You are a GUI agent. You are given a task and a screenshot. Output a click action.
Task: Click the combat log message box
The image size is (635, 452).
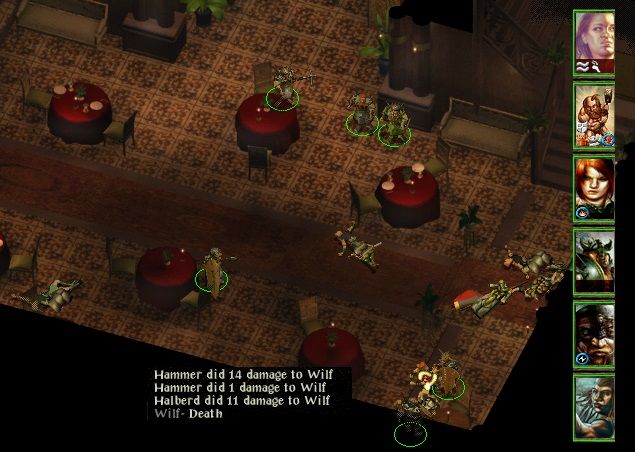(x=250, y=394)
